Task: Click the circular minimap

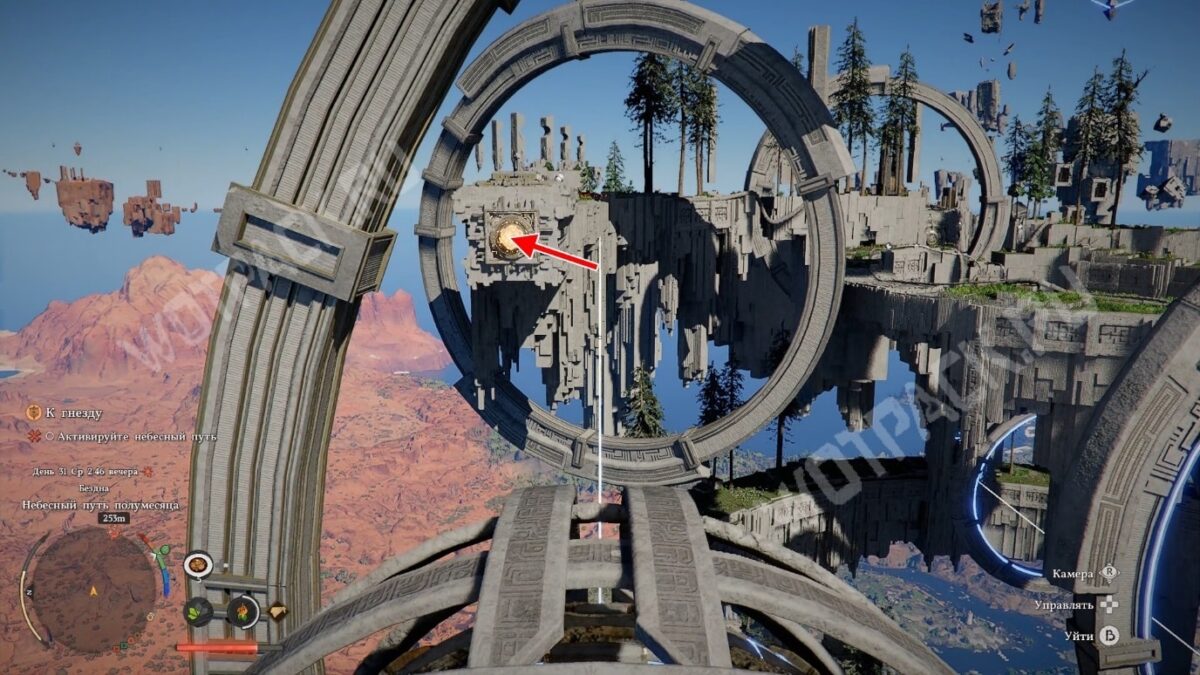Action: (x=93, y=585)
